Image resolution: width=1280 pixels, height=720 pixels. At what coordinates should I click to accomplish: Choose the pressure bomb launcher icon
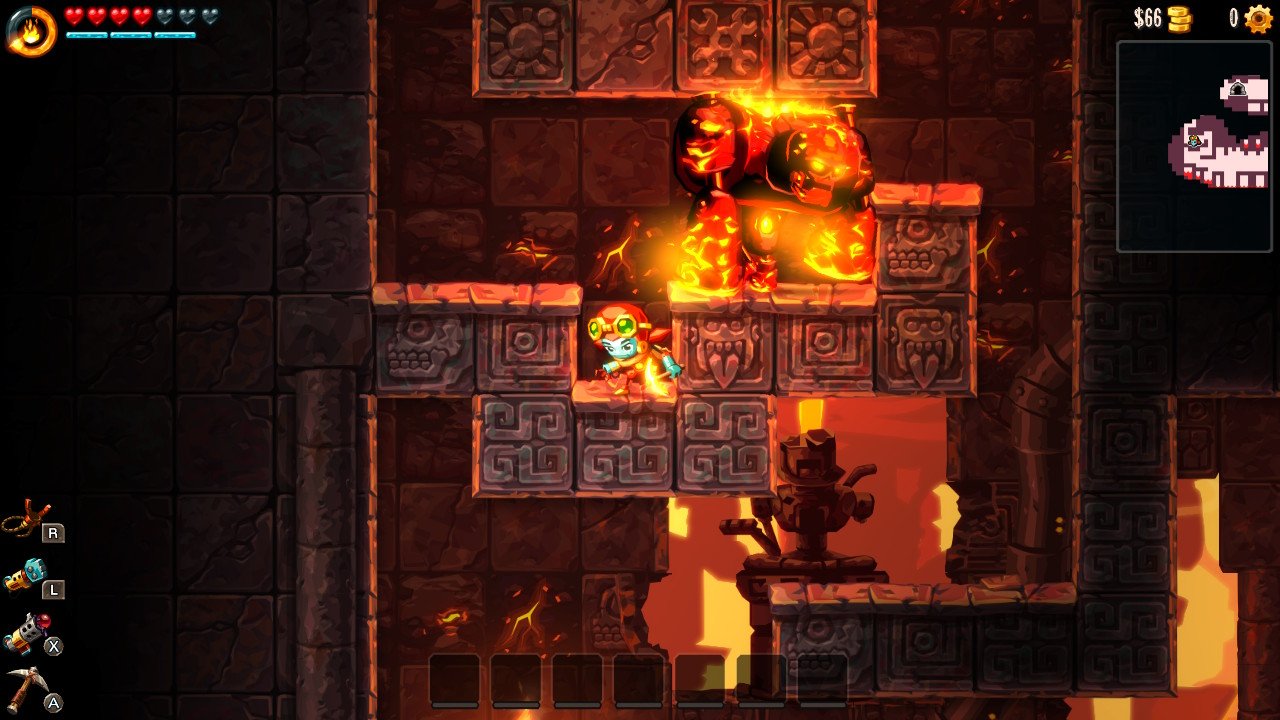tap(25, 632)
